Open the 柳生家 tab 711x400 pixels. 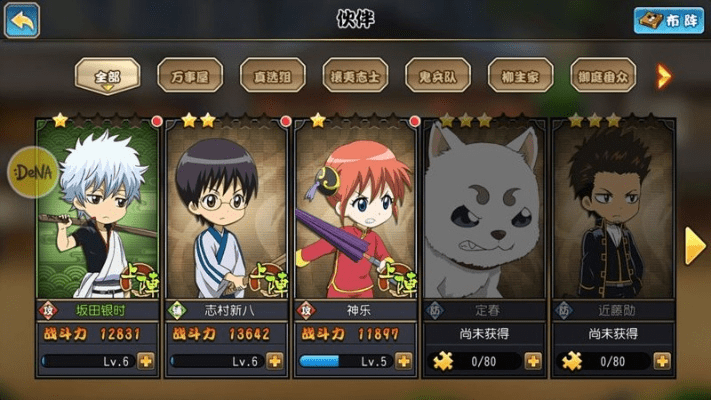[x=520, y=75]
